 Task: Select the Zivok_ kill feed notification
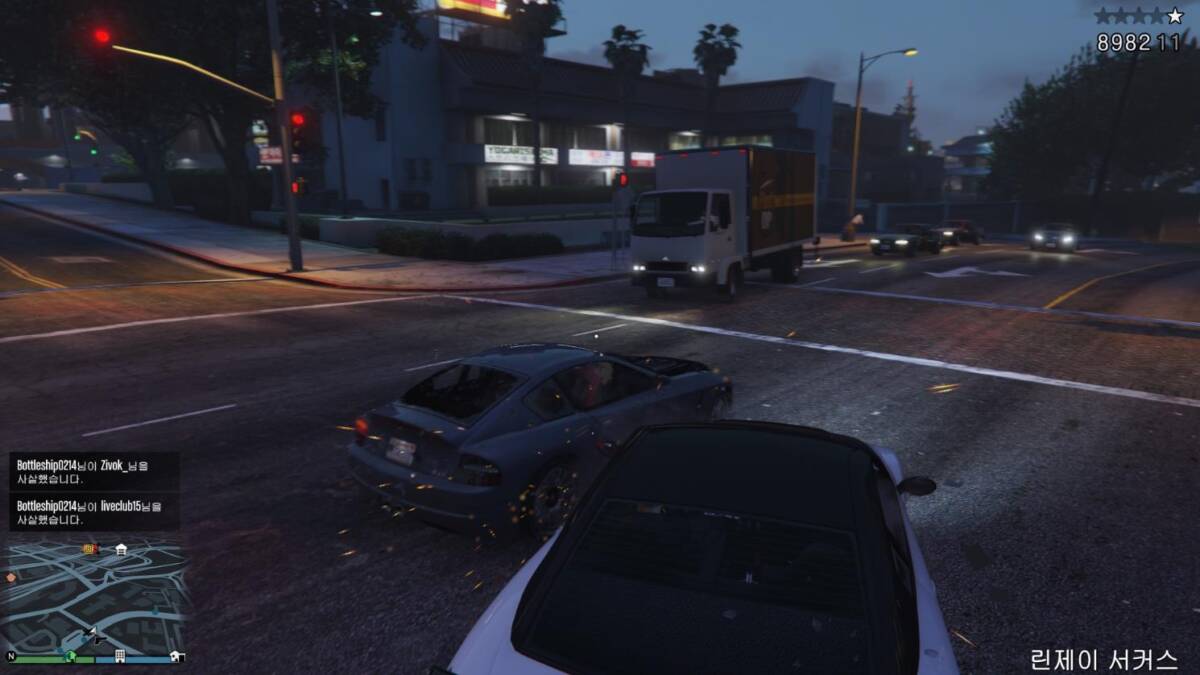tap(95, 471)
